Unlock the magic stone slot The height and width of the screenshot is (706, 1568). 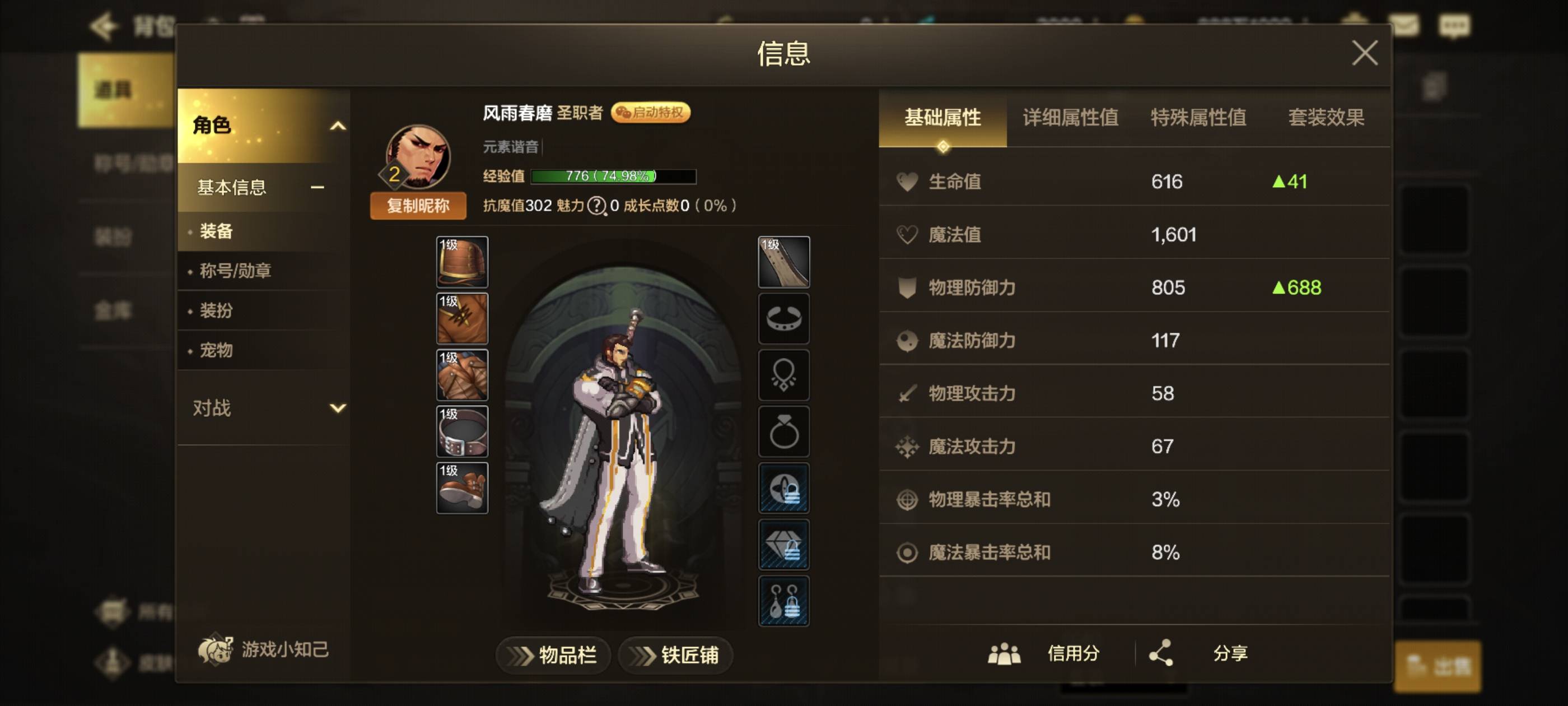coord(784,487)
